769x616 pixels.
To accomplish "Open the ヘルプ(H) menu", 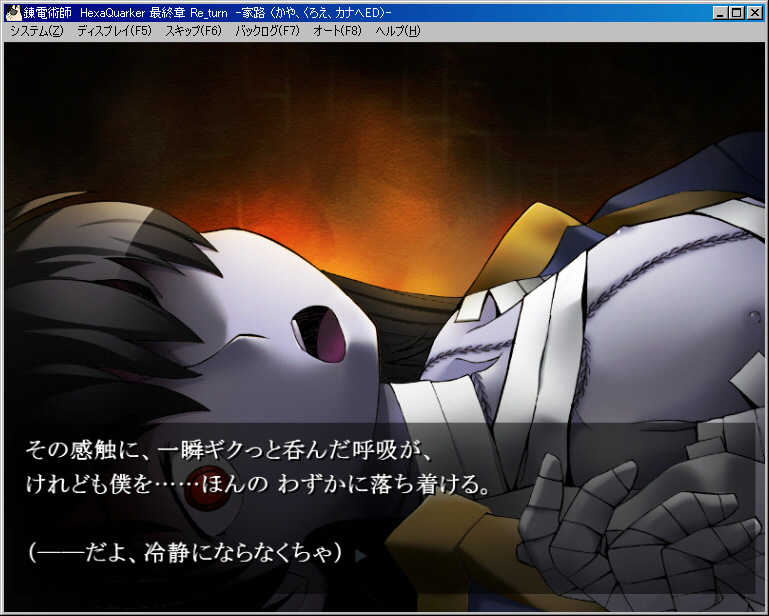I will pyautogui.click(x=398, y=31).
